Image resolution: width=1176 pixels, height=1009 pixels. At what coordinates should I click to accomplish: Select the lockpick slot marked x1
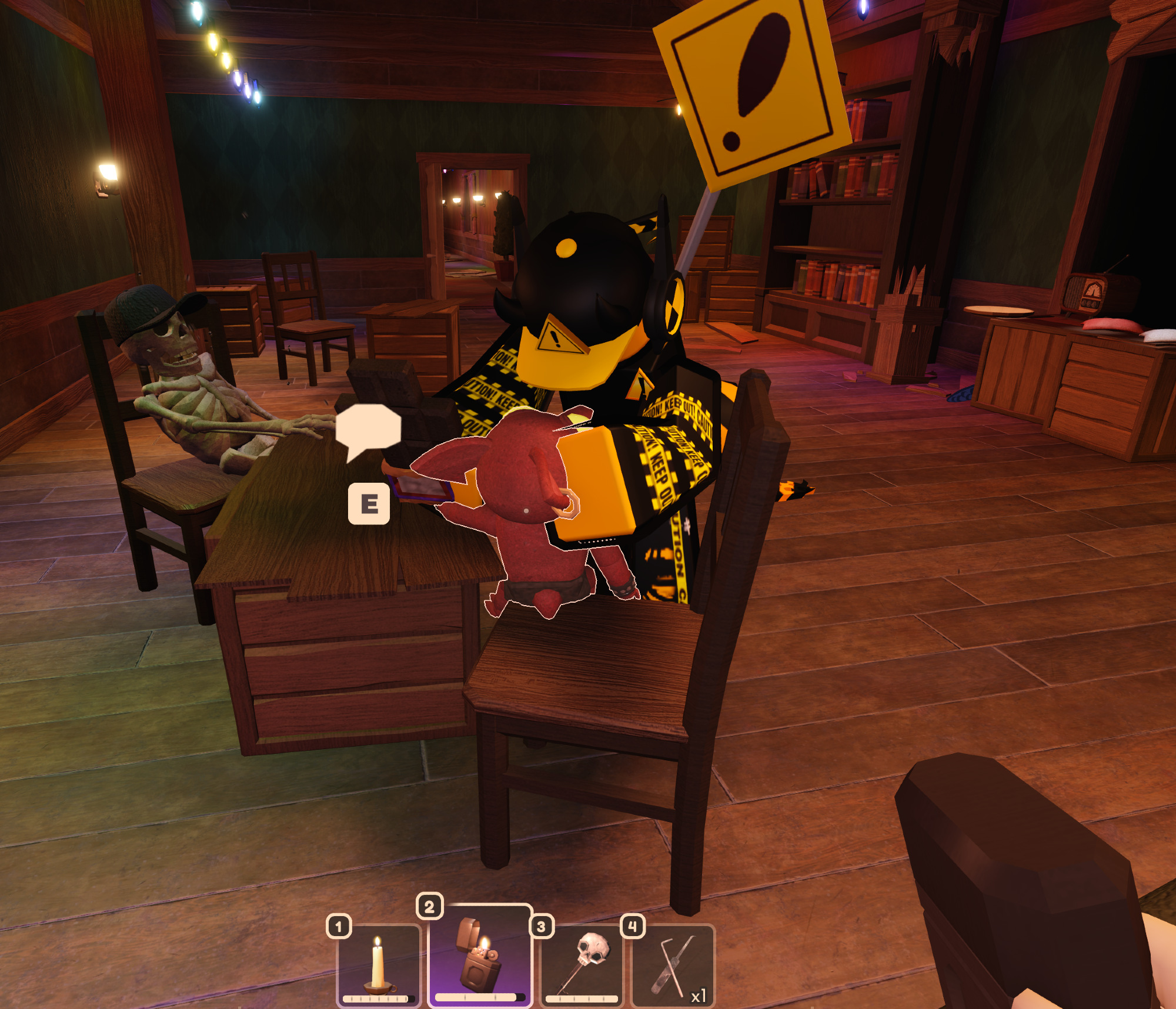click(673, 965)
